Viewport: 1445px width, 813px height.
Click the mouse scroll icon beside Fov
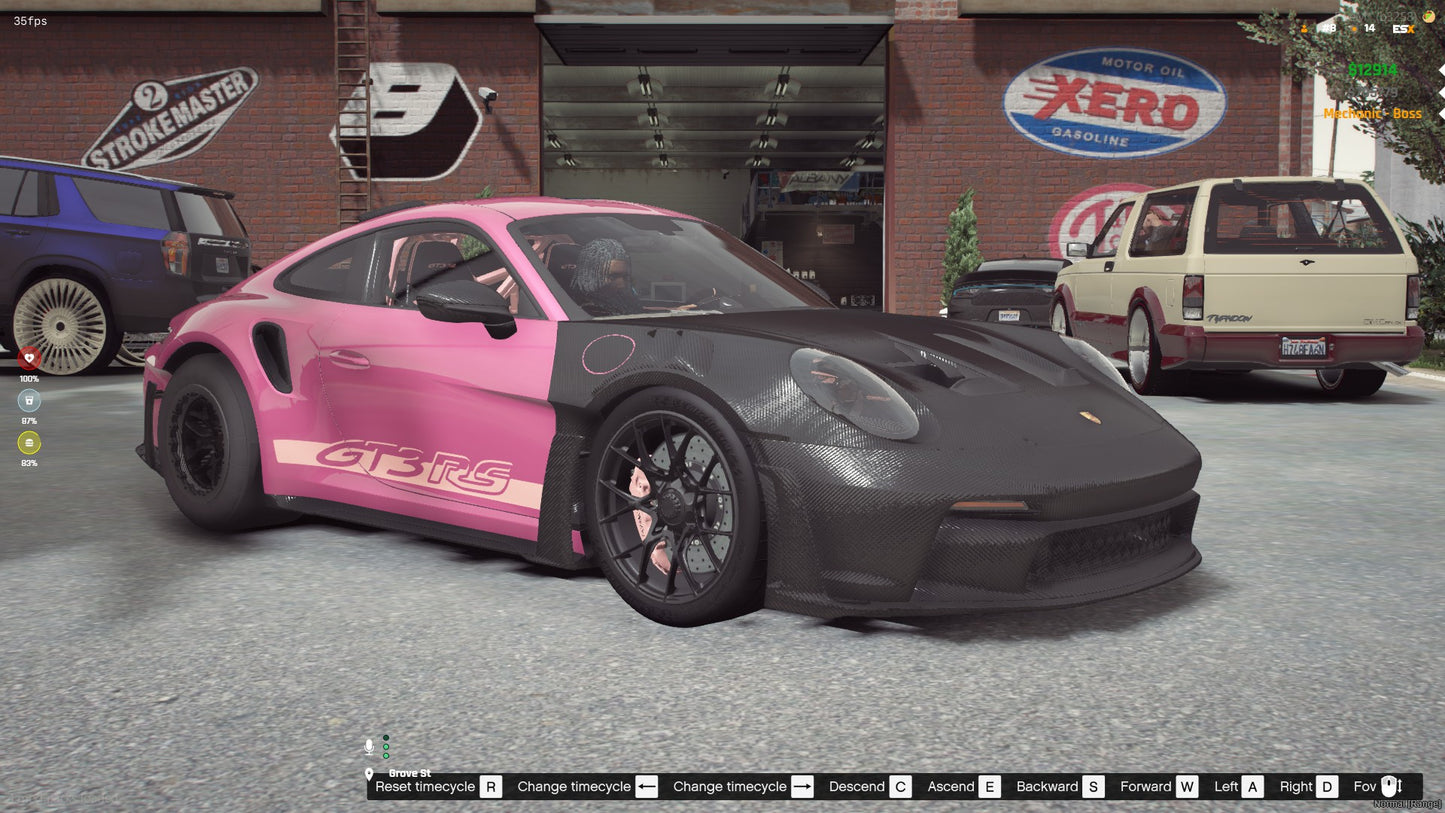[x=1390, y=786]
